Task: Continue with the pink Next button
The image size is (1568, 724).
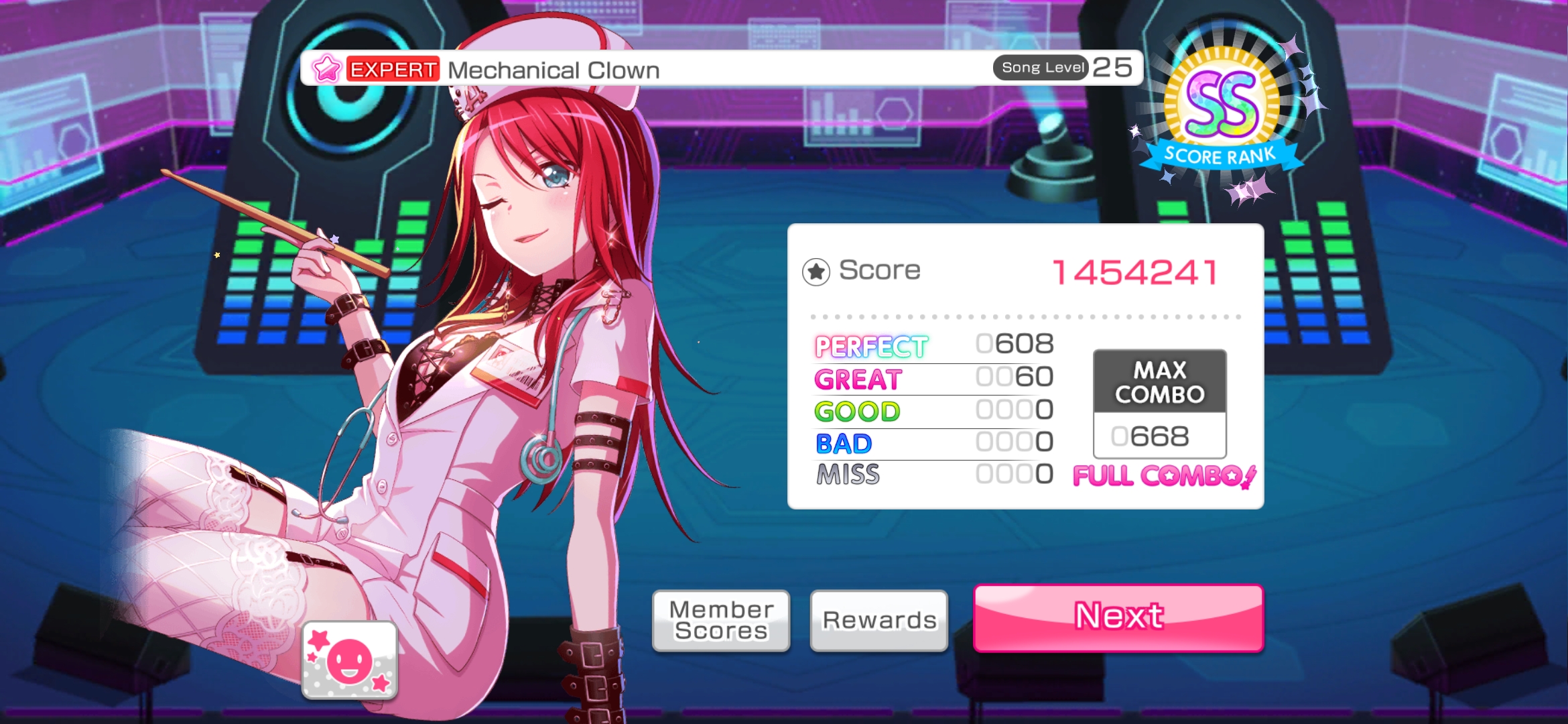Action: (1118, 617)
